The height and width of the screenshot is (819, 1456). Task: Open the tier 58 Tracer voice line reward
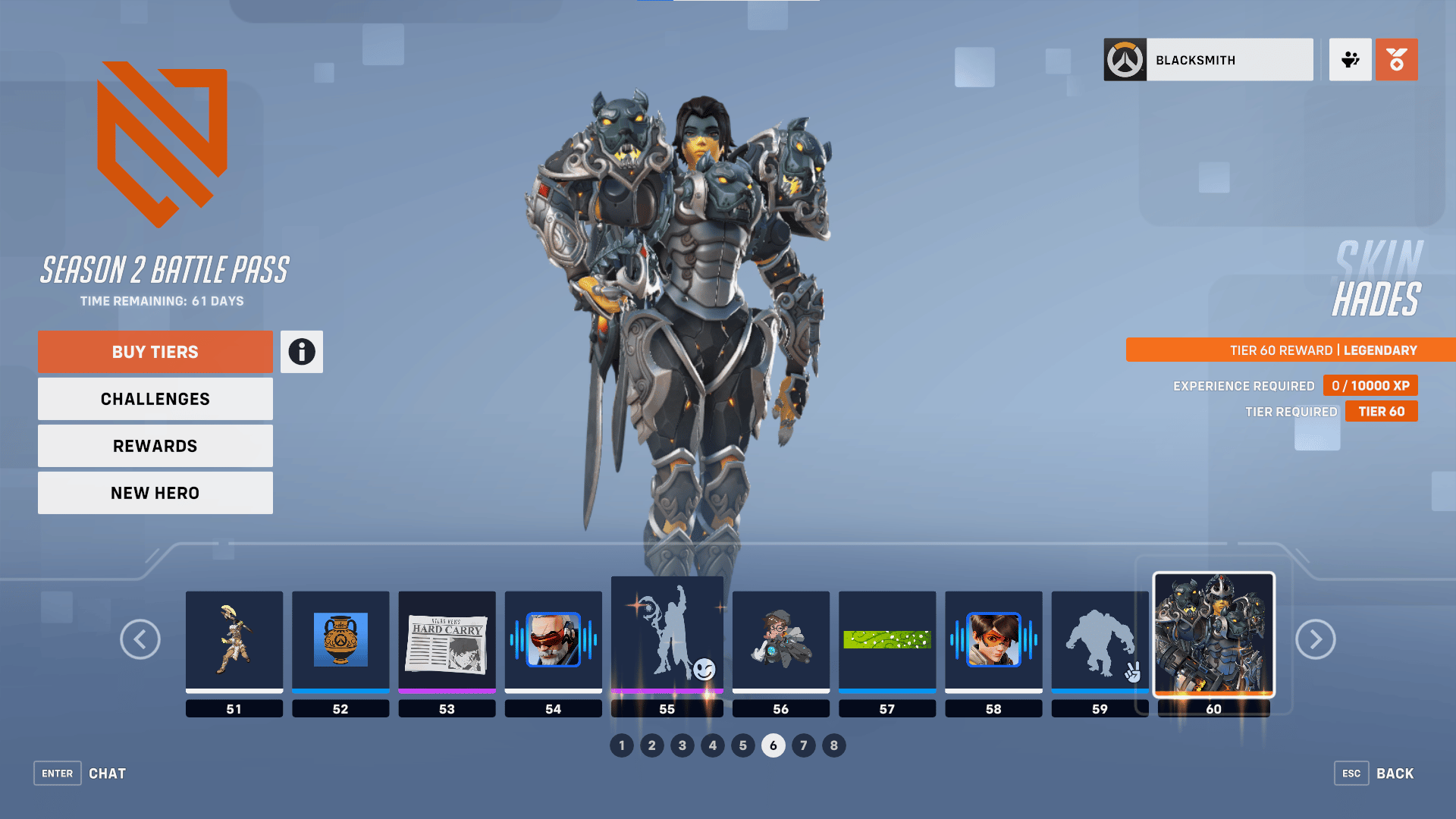click(993, 641)
